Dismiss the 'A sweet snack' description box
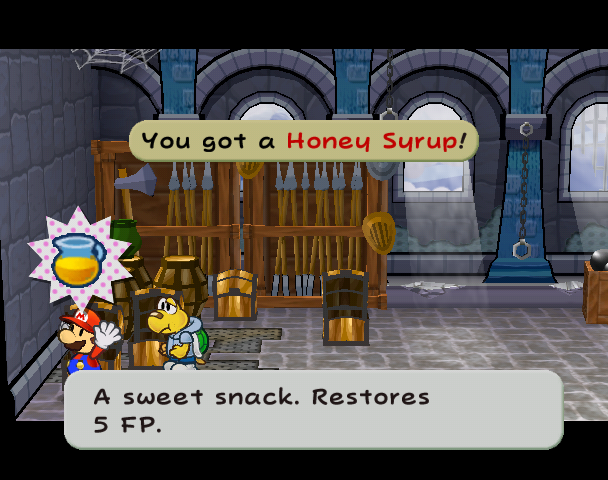The height and width of the screenshot is (480, 608). (313, 410)
